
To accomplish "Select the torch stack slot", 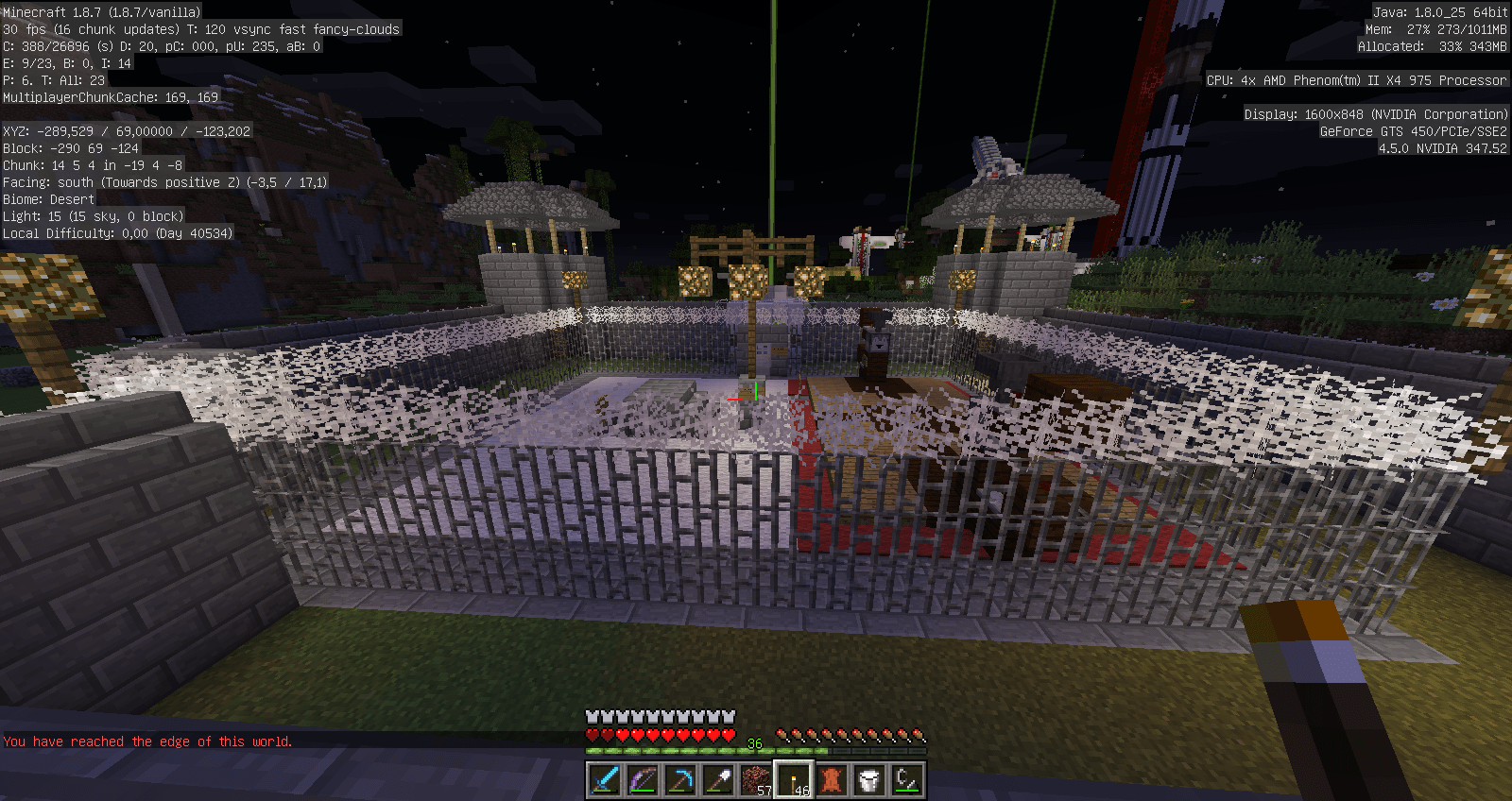I will click(x=794, y=780).
